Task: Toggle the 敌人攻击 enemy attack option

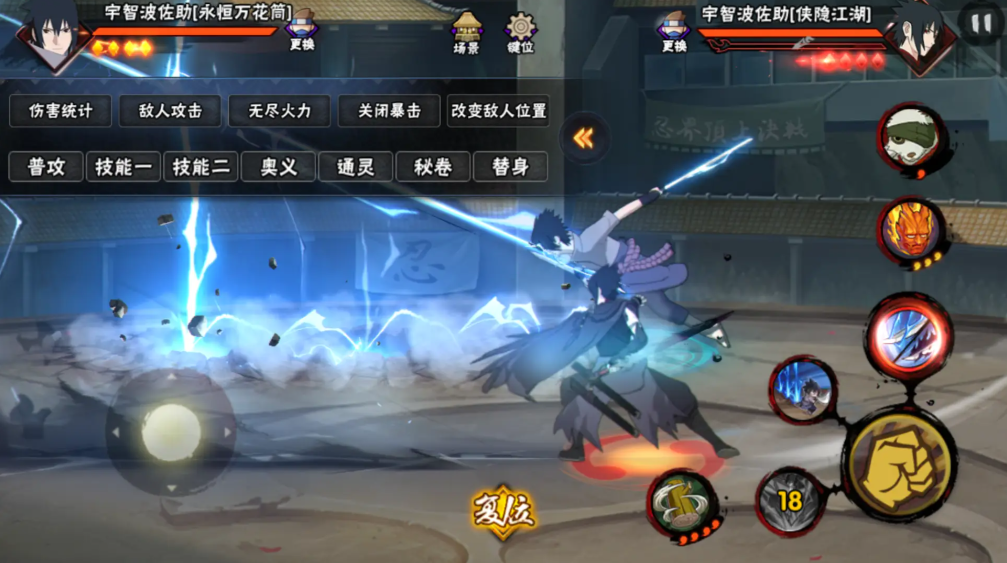Action: (169, 111)
